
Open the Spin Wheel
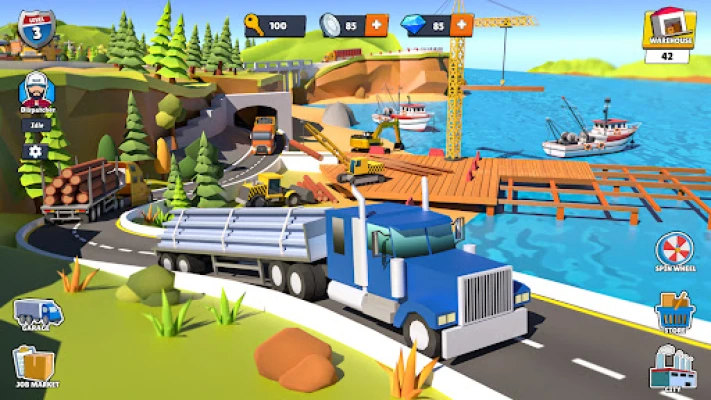tap(672, 254)
